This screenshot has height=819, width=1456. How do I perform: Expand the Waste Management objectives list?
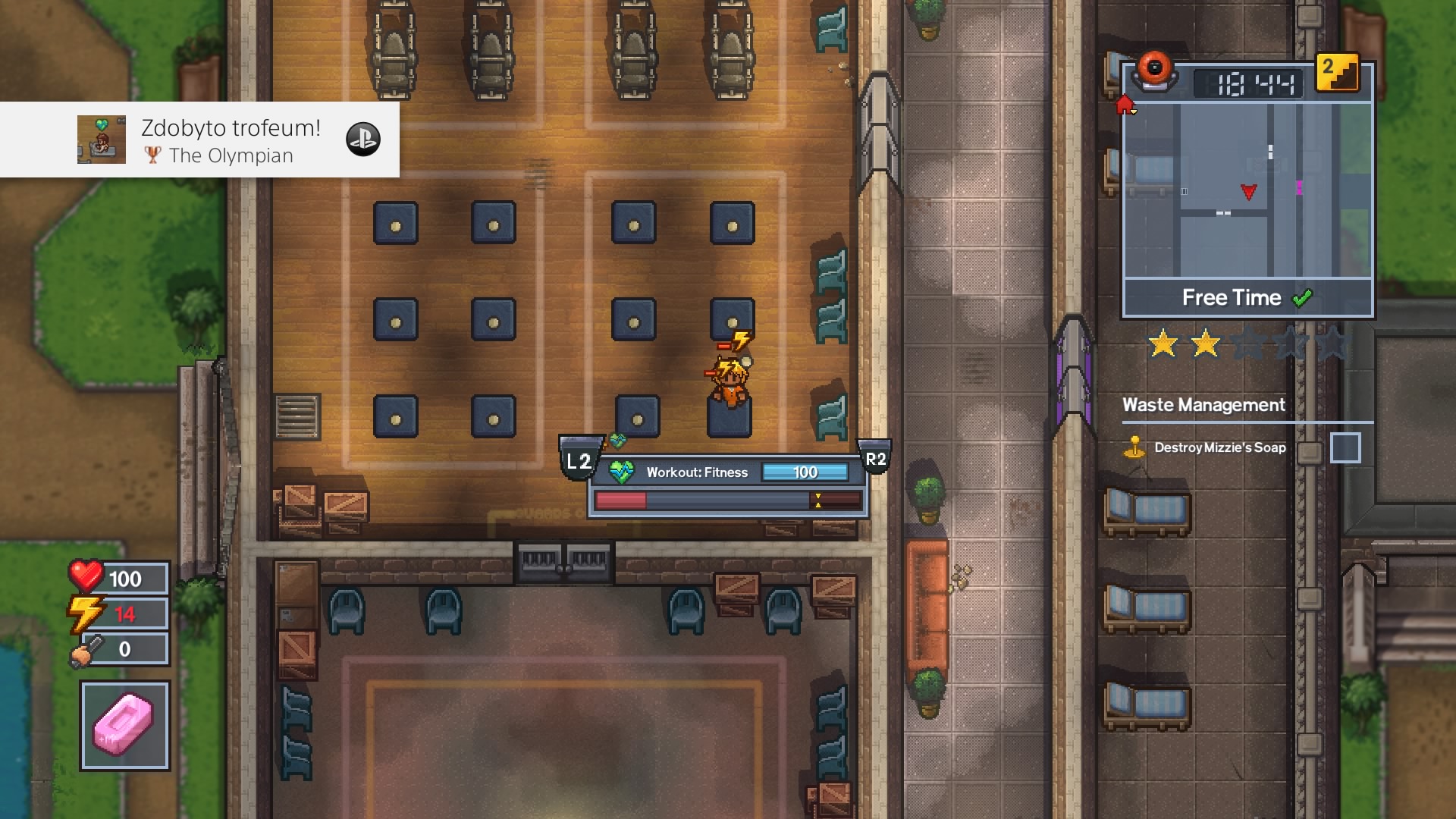click(1203, 406)
